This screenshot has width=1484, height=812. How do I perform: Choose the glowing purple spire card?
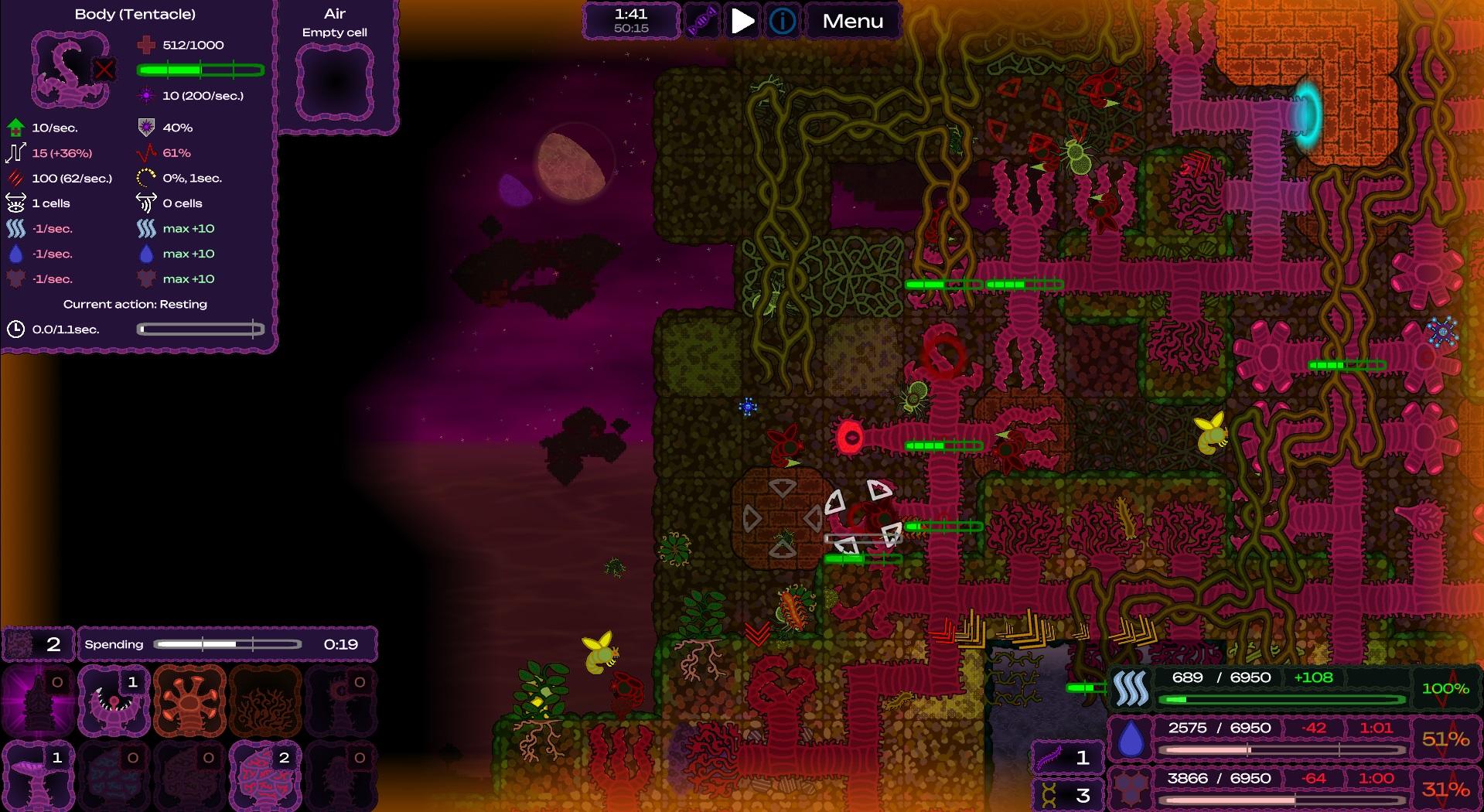[x=39, y=701]
